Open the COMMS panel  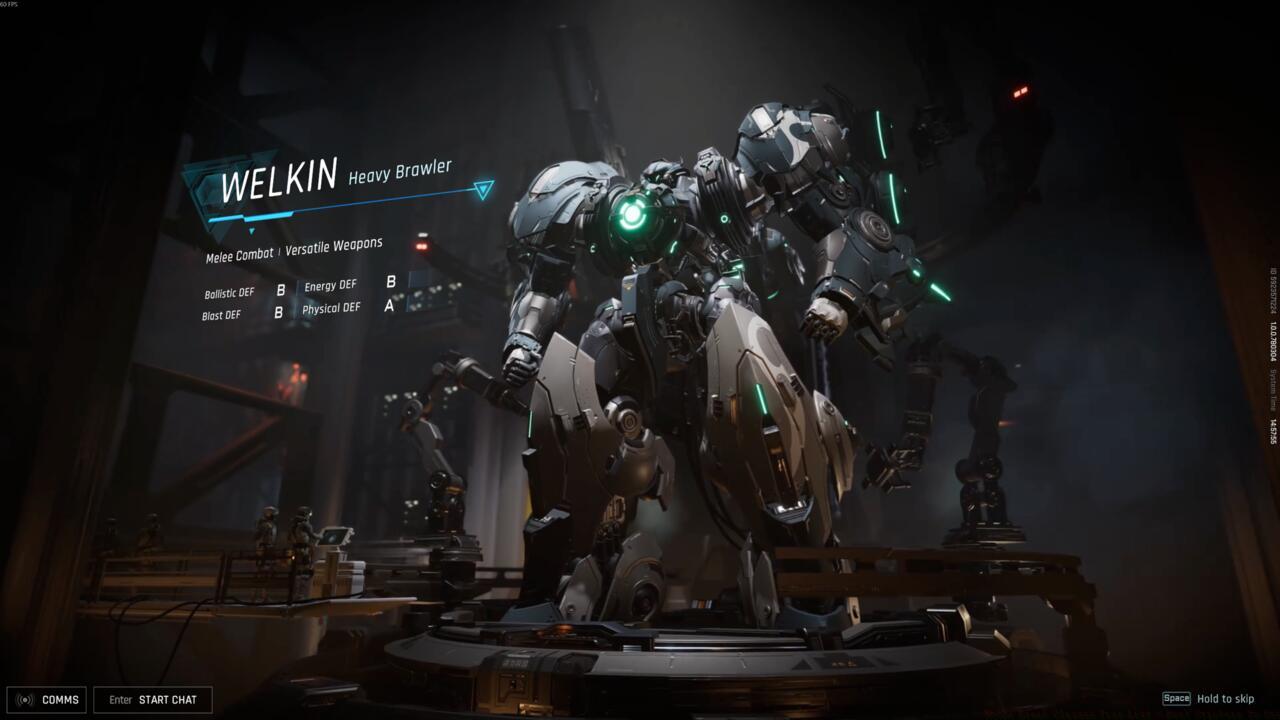coord(47,700)
